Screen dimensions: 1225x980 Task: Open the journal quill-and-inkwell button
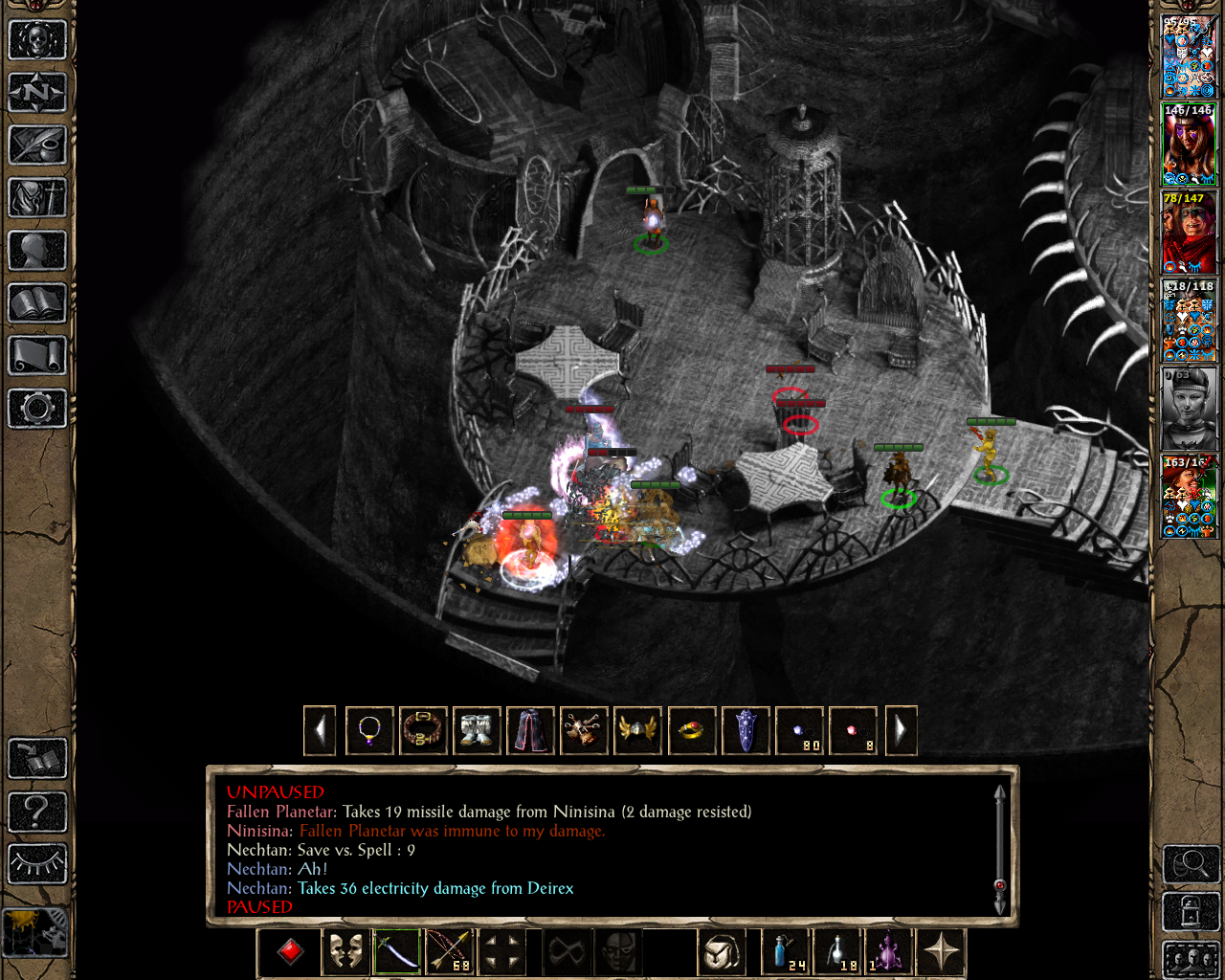point(36,145)
